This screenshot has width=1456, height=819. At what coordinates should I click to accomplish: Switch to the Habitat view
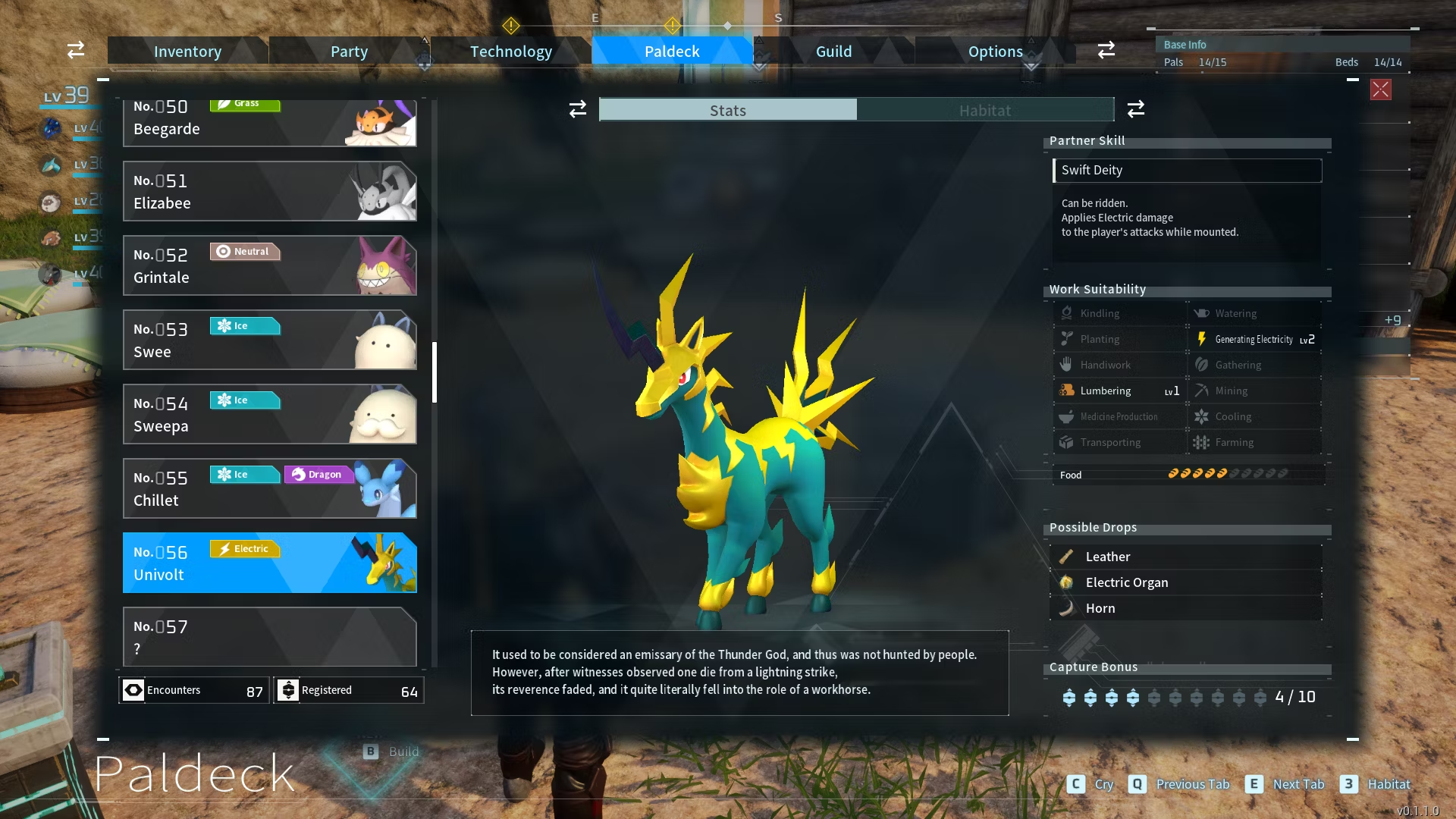coord(984,111)
